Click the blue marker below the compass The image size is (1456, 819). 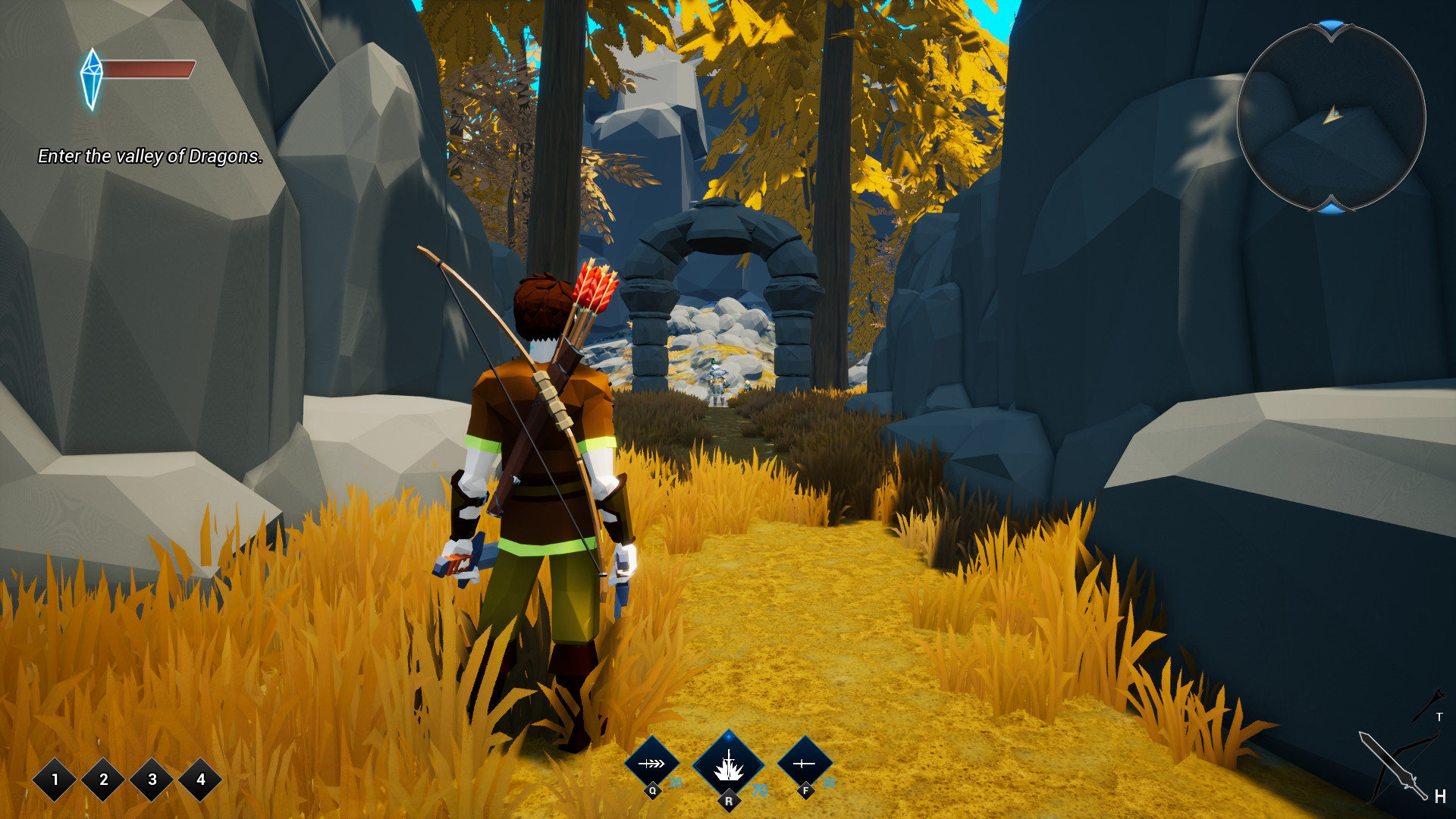[1332, 211]
